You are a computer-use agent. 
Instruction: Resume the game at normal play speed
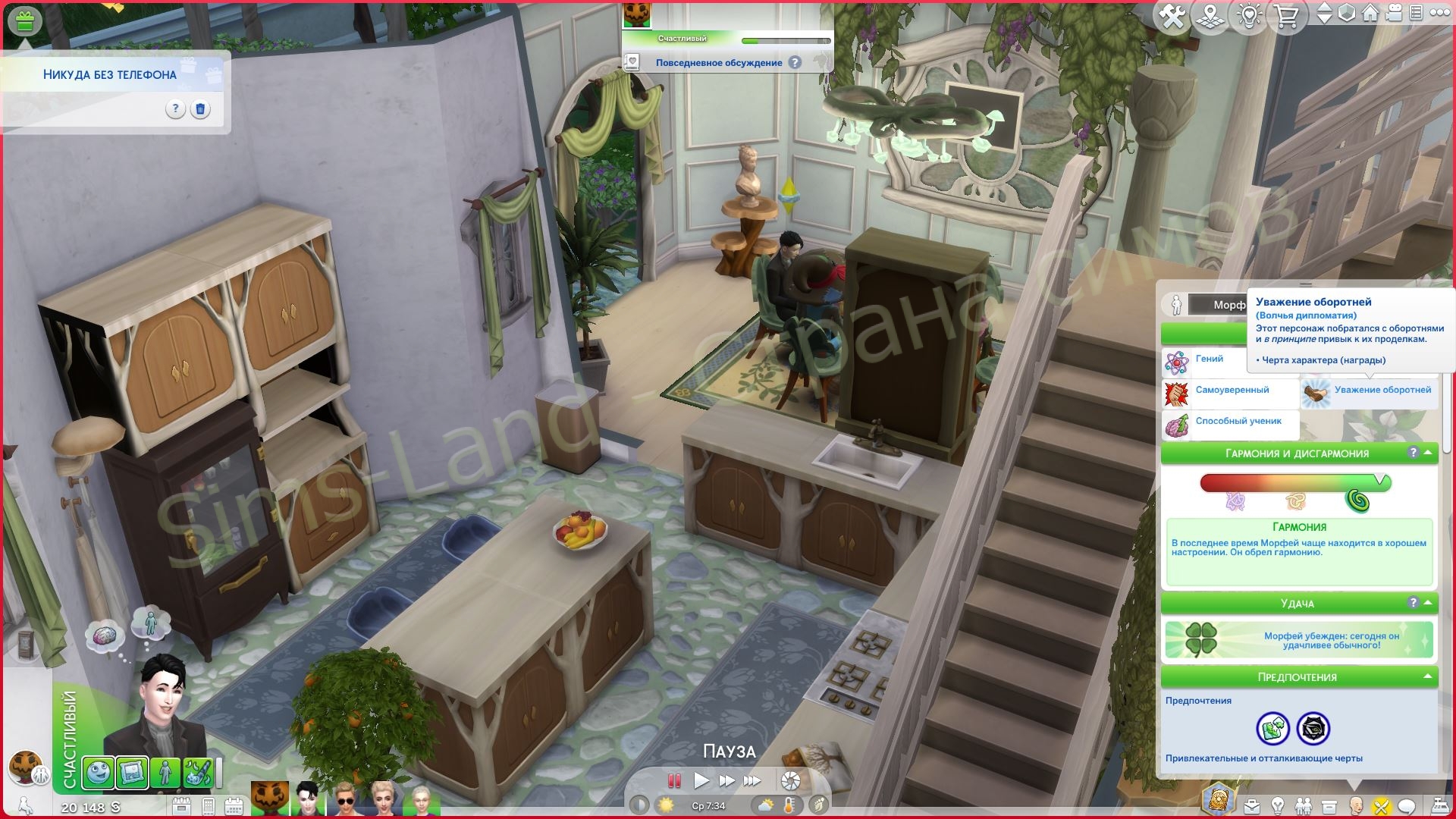coord(701,780)
